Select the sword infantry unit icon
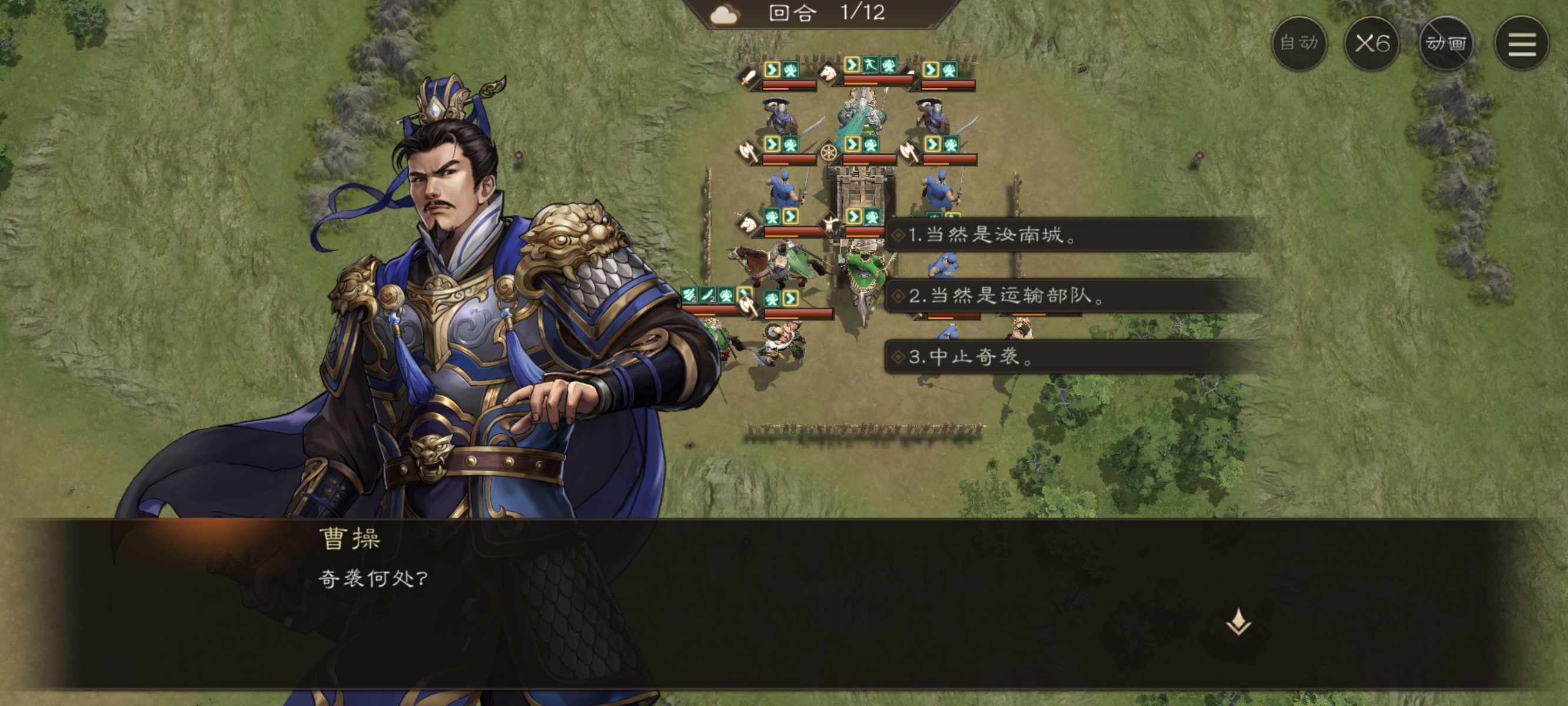Image resolution: width=1568 pixels, height=706 pixels. click(747, 78)
